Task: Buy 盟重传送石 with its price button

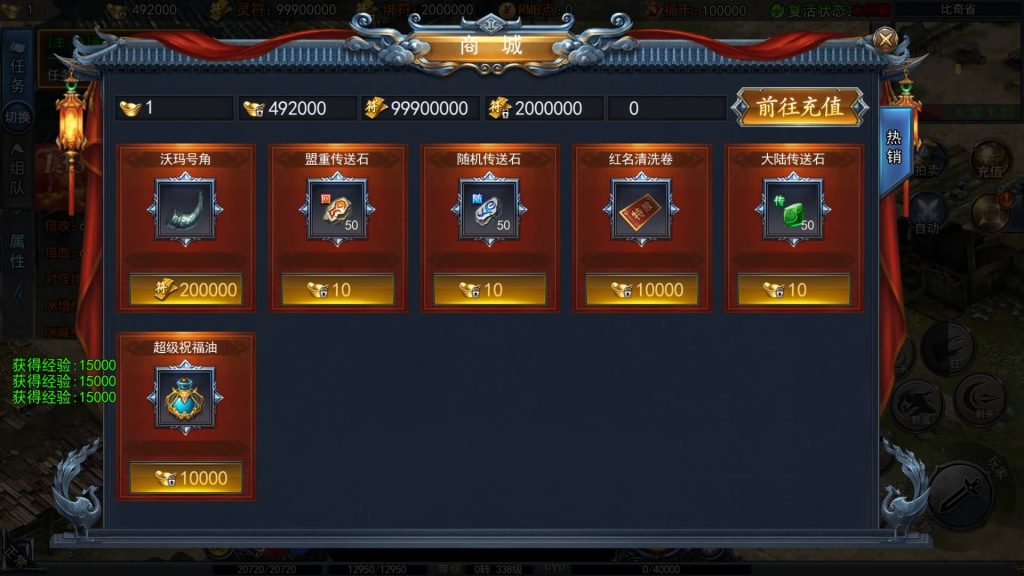Action: coord(338,290)
